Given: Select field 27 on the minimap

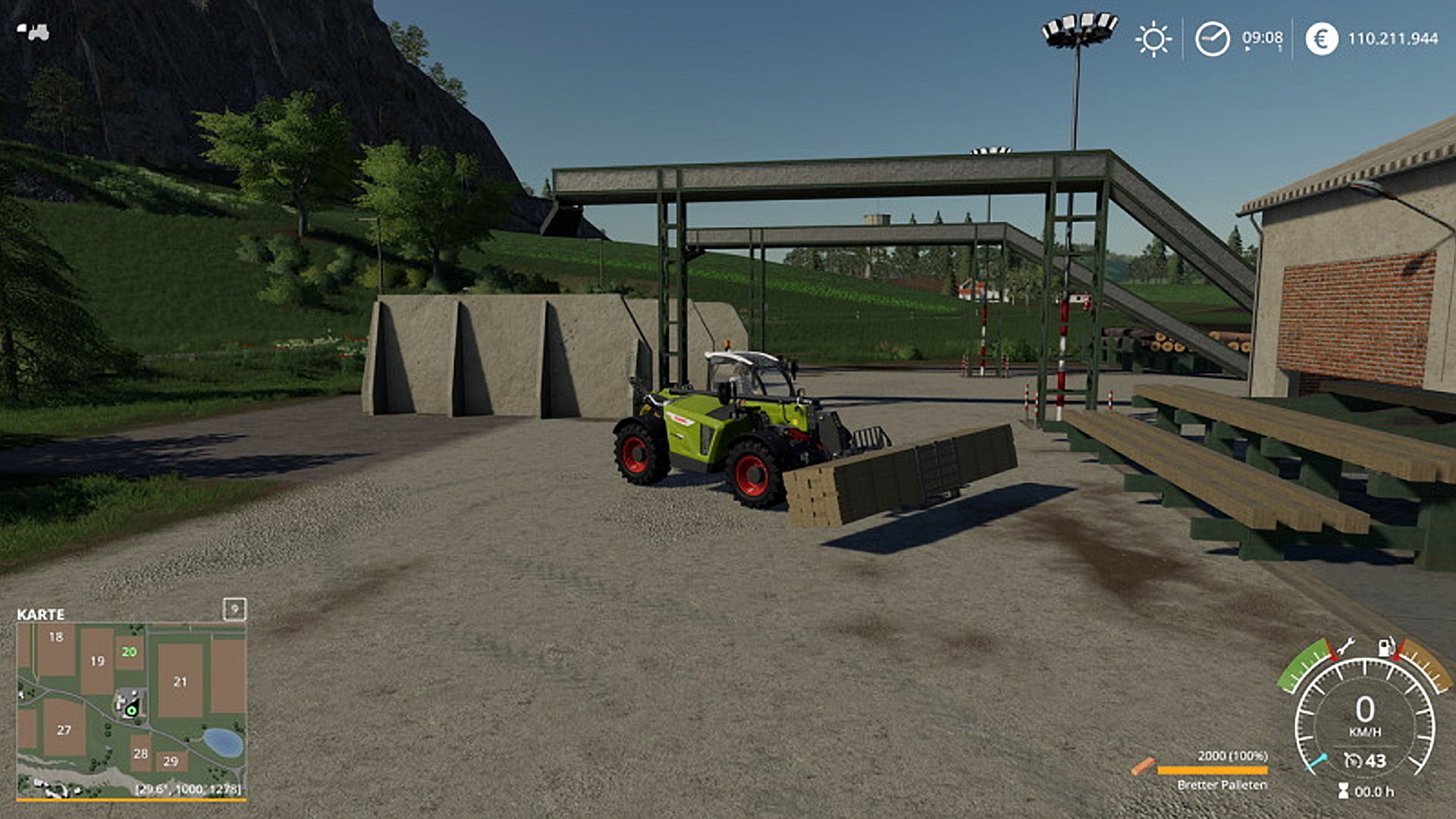Looking at the screenshot, I should 64,730.
